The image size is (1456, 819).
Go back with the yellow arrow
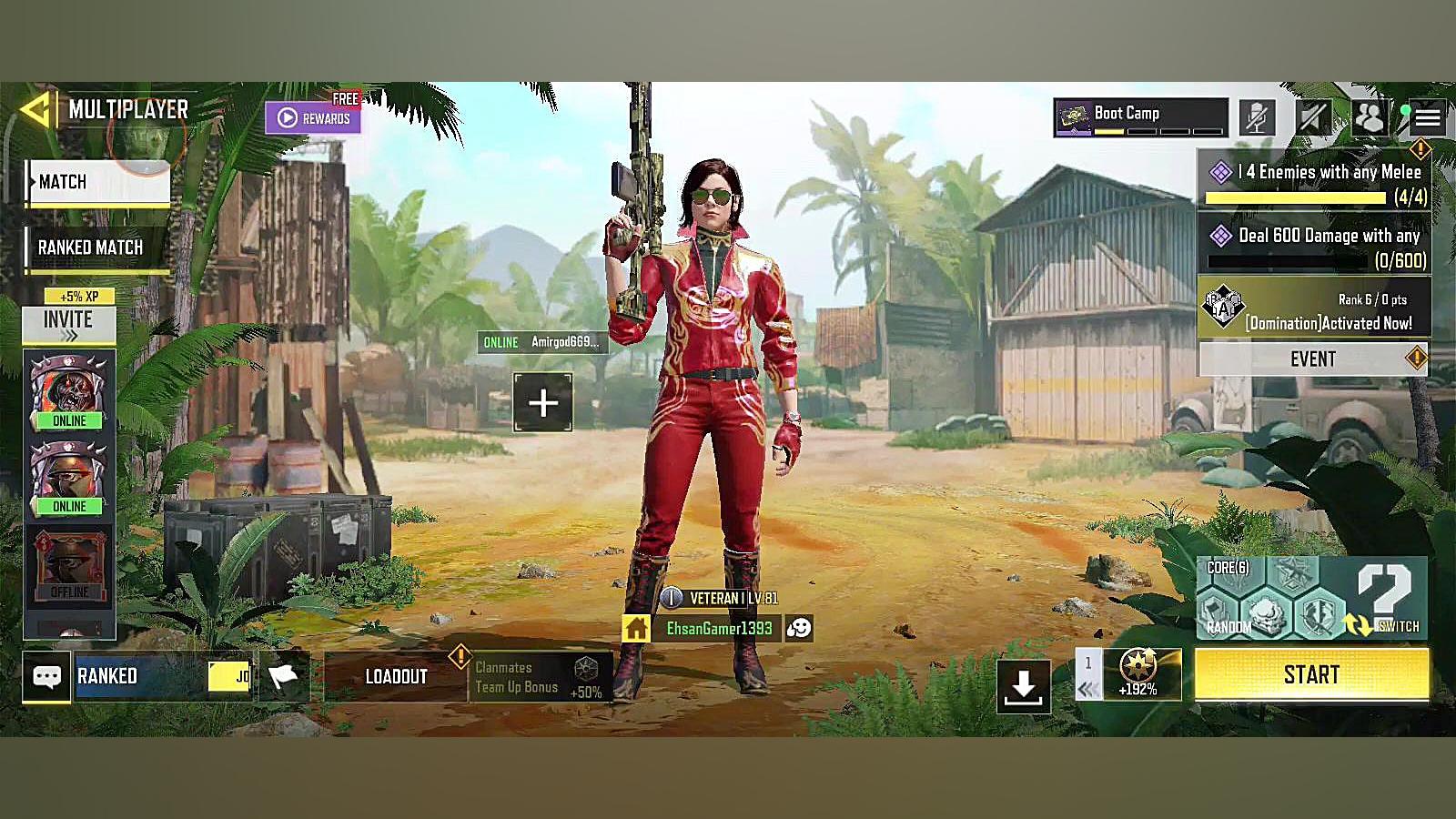click(36, 110)
